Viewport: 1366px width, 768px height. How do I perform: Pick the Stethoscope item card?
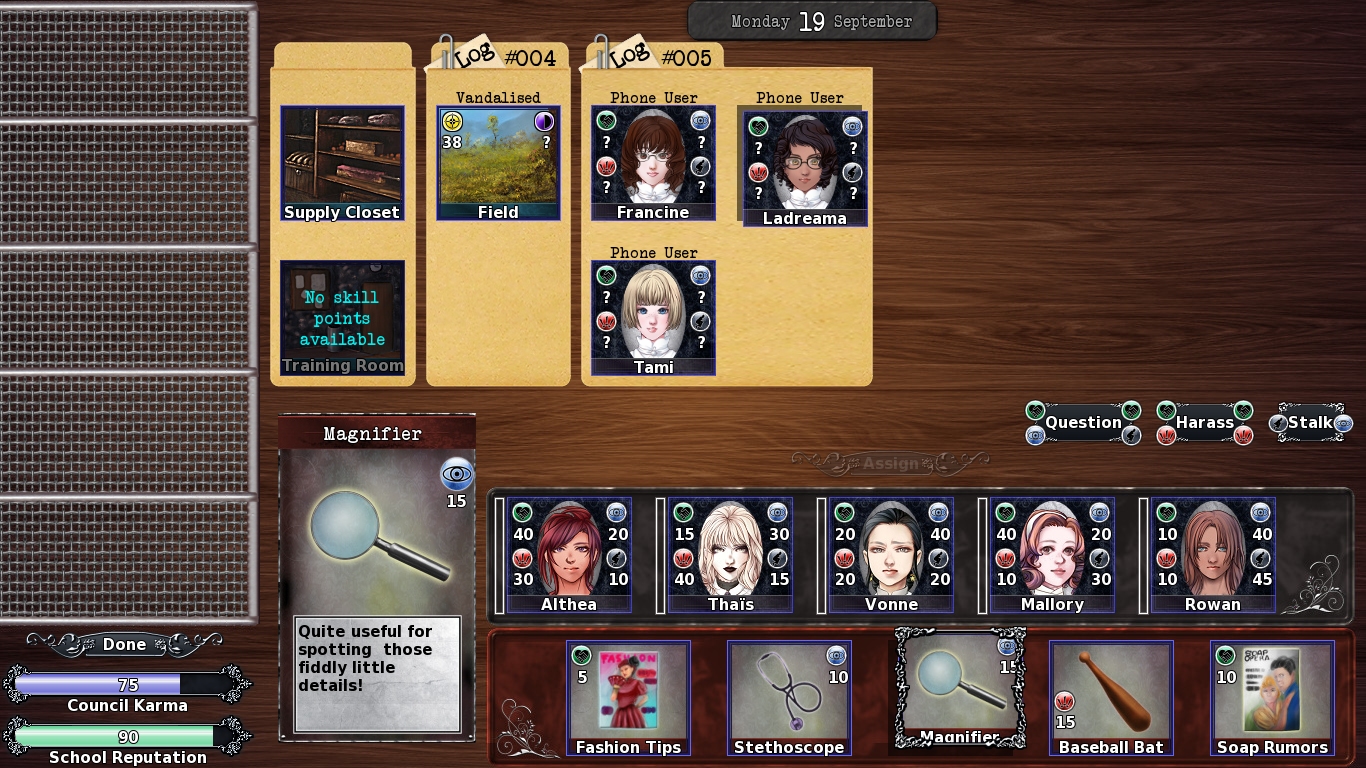click(789, 698)
